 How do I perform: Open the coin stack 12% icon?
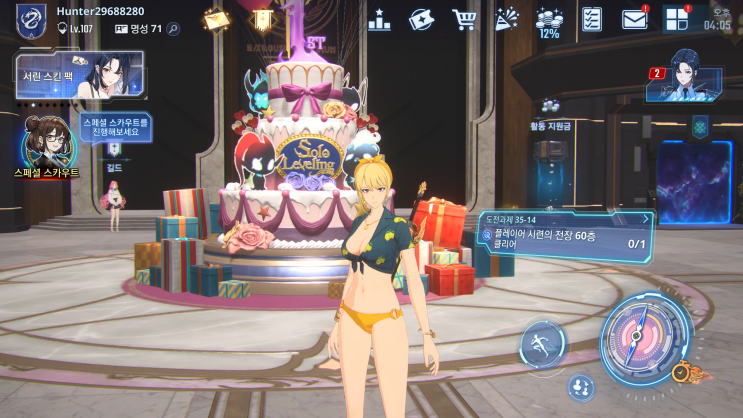pos(549,22)
